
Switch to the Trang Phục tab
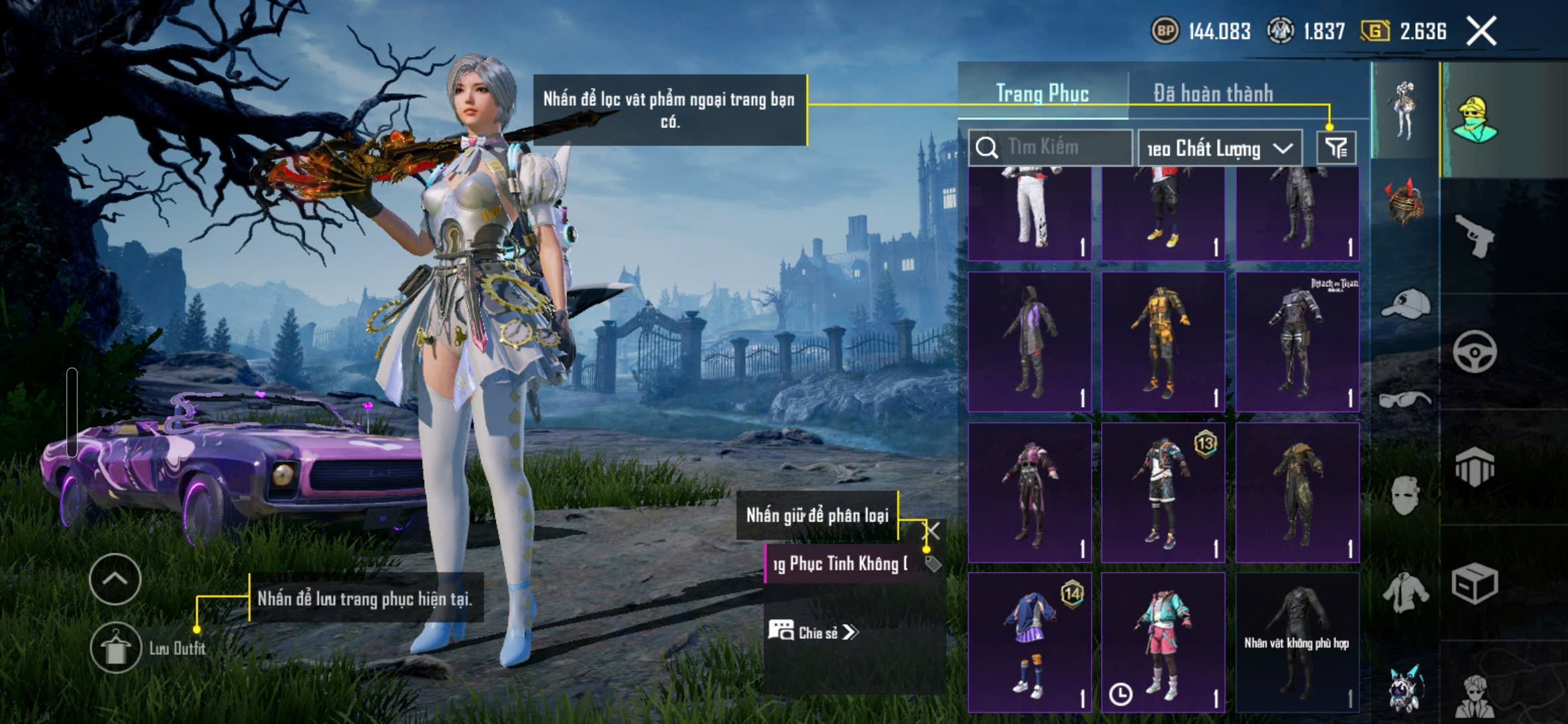[x=1042, y=93]
